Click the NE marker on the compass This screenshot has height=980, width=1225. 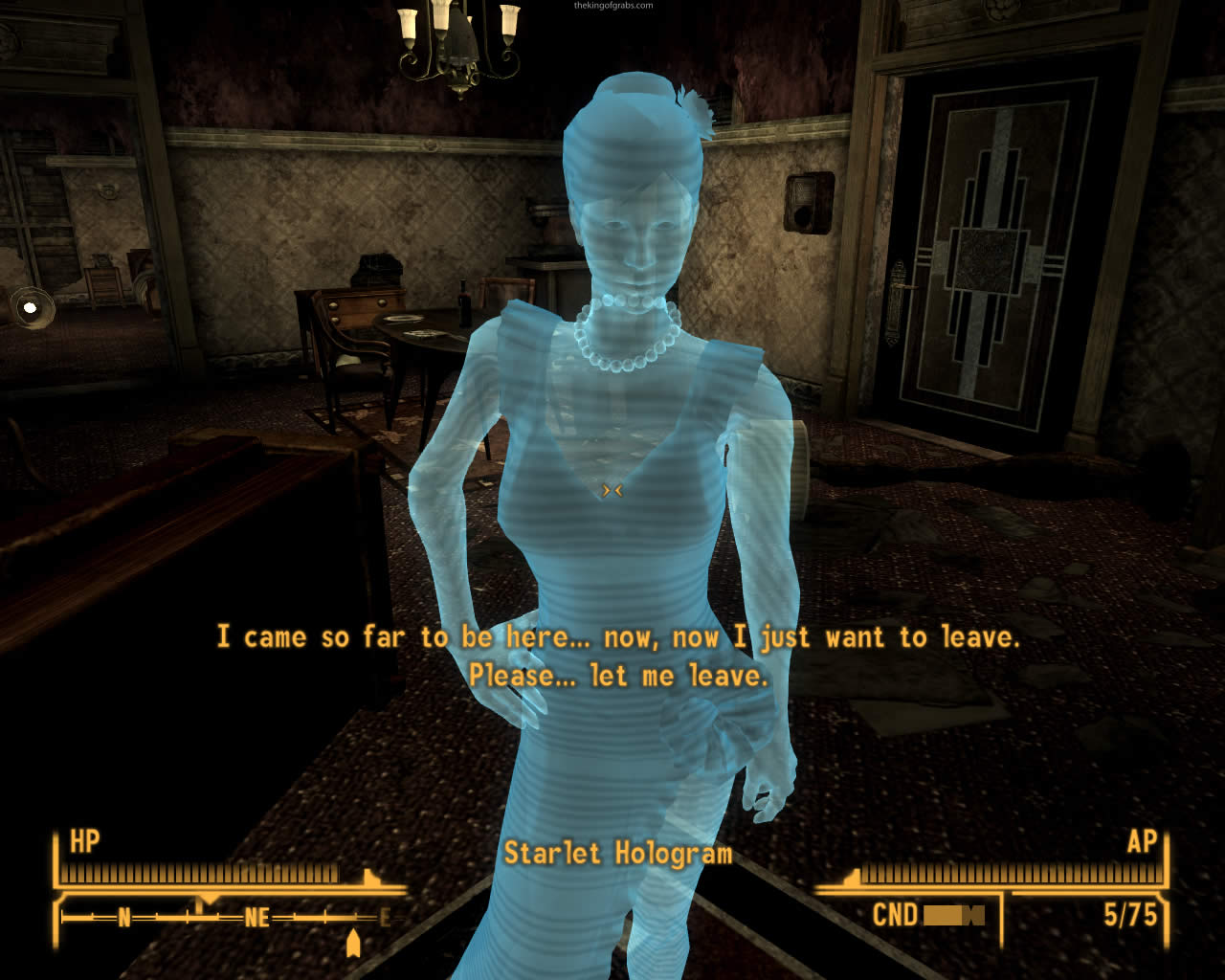257,916
